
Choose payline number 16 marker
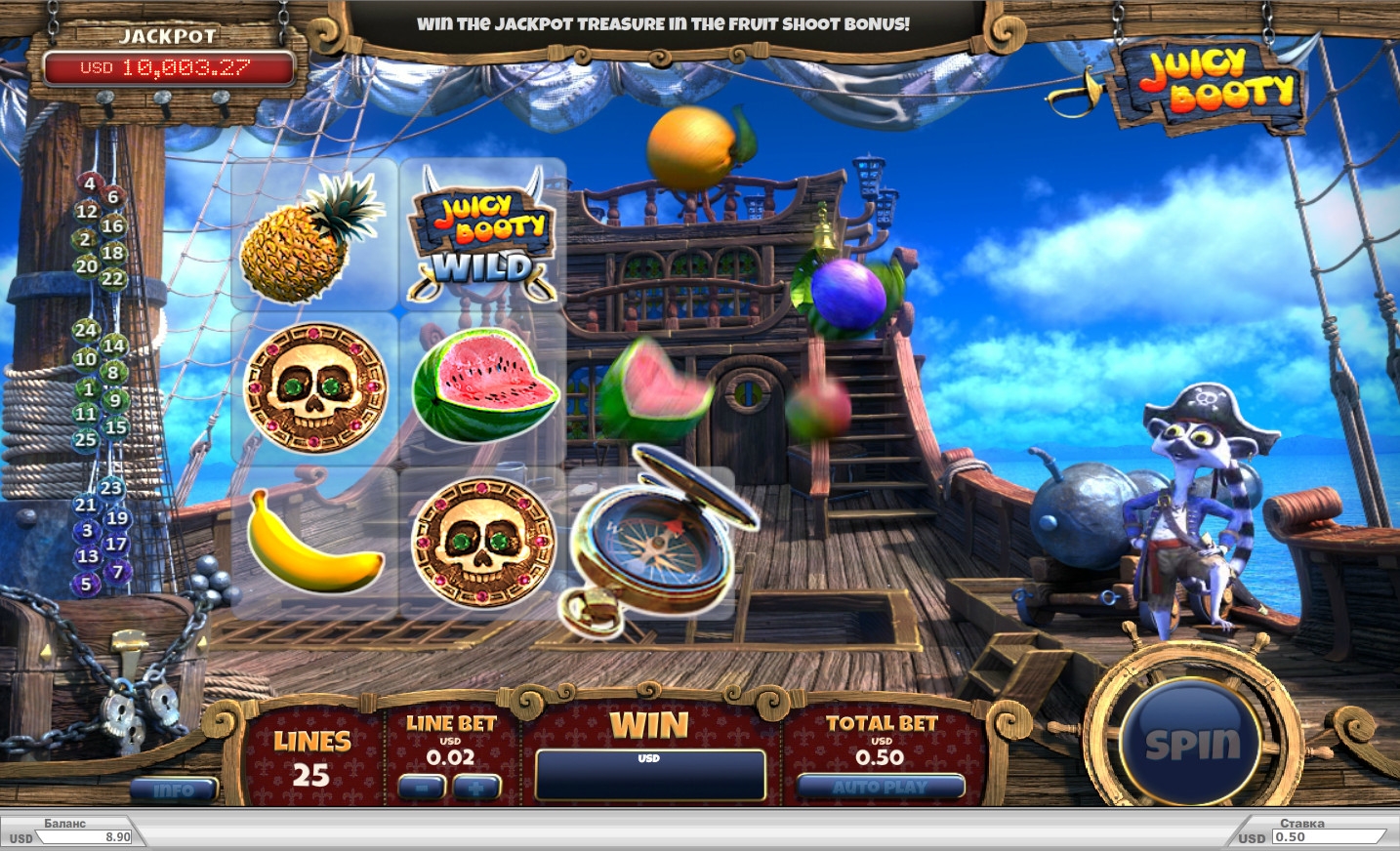[x=113, y=225]
